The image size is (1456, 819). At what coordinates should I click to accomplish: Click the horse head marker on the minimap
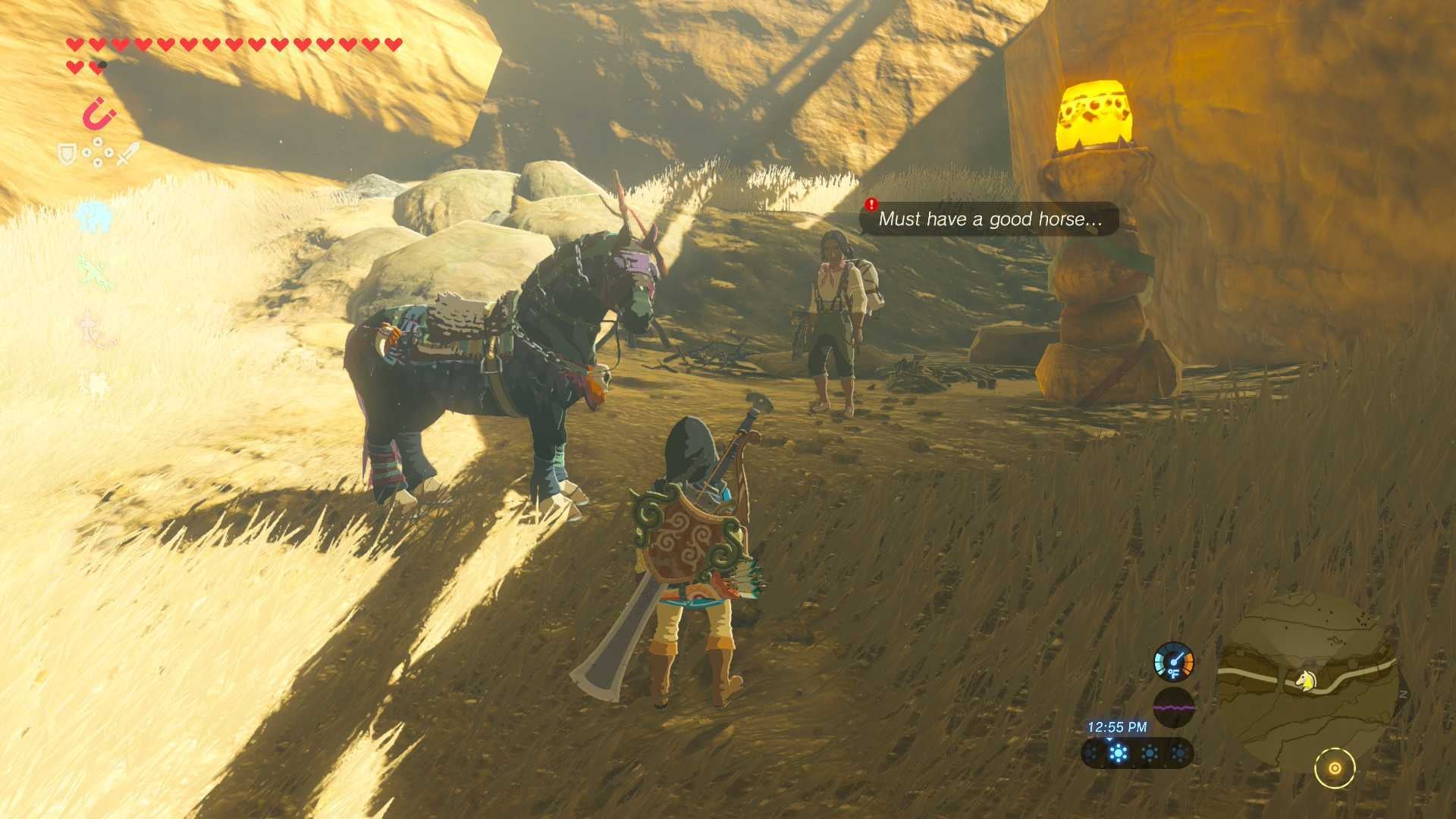(1306, 680)
